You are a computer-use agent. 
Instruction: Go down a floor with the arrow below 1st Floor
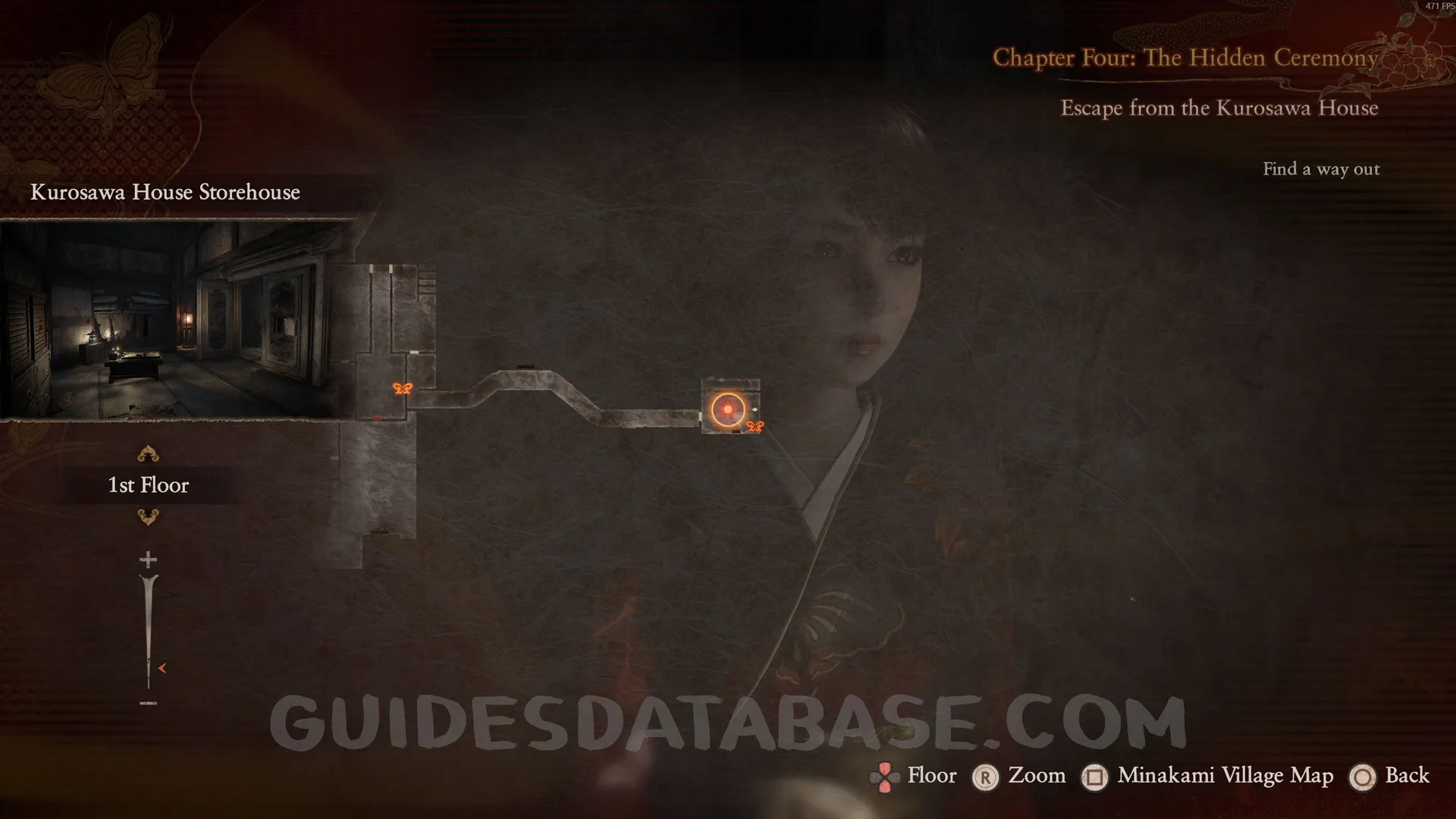click(148, 517)
